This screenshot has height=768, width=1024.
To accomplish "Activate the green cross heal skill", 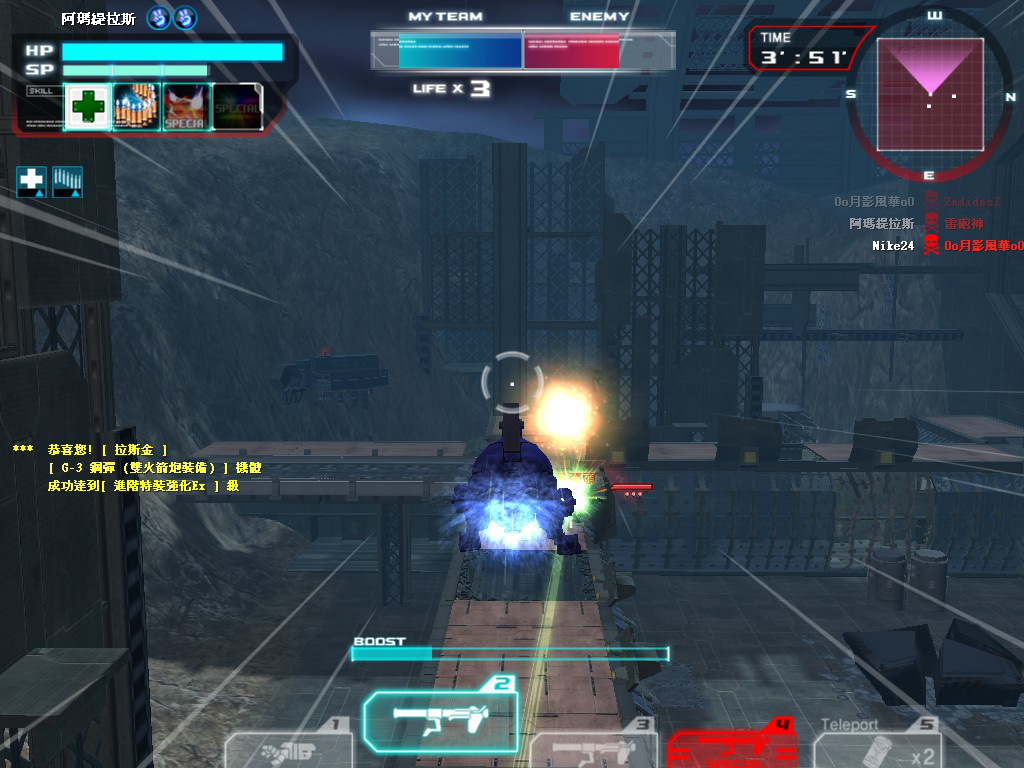I will click(x=88, y=107).
